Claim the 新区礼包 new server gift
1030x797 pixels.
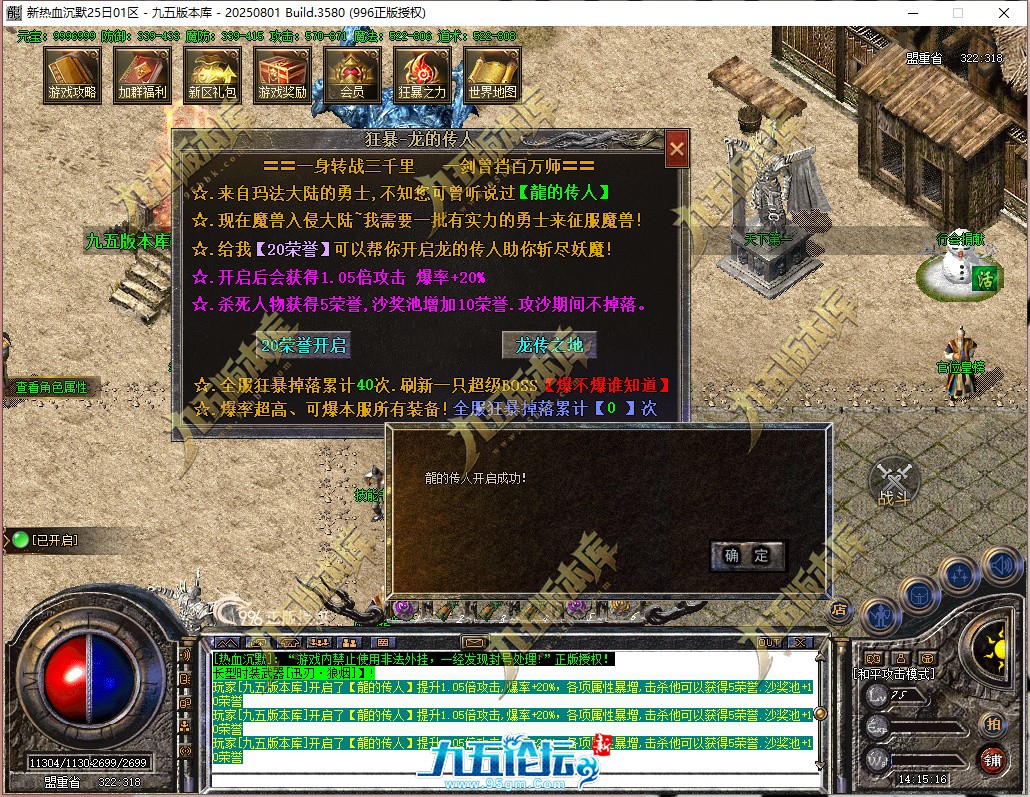[x=212, y=73]
